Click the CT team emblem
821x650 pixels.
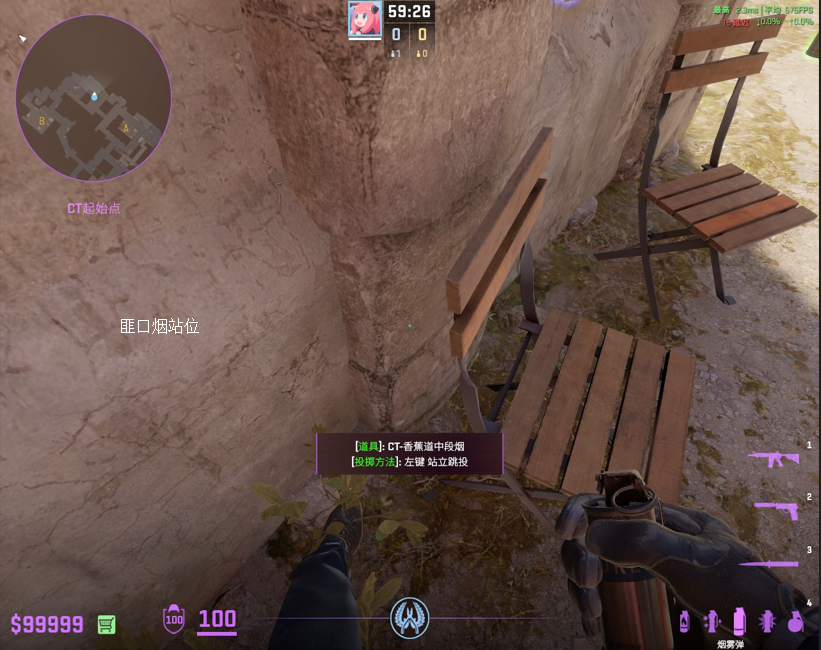pos(409,619)
